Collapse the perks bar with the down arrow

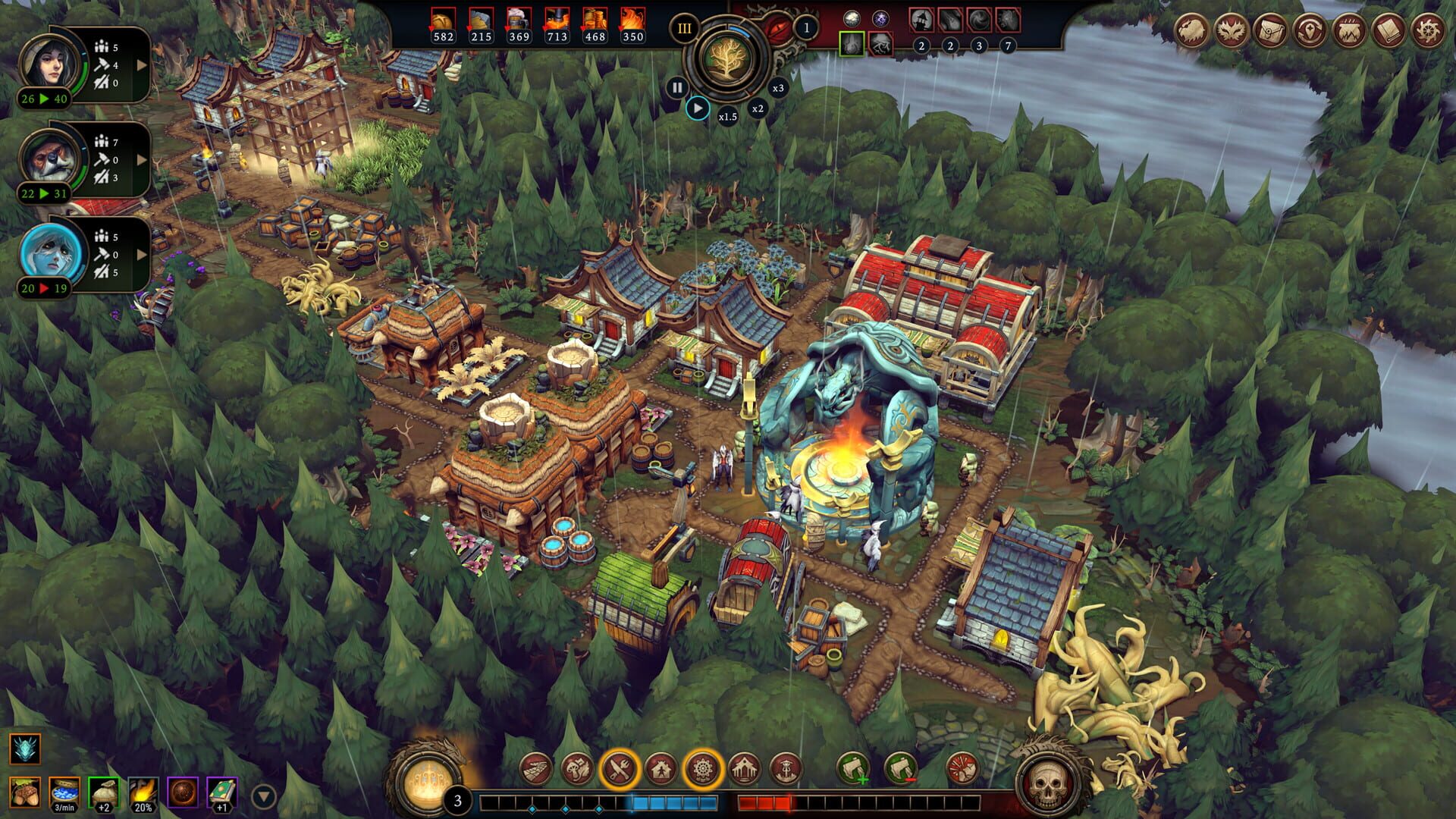(263, 795)
